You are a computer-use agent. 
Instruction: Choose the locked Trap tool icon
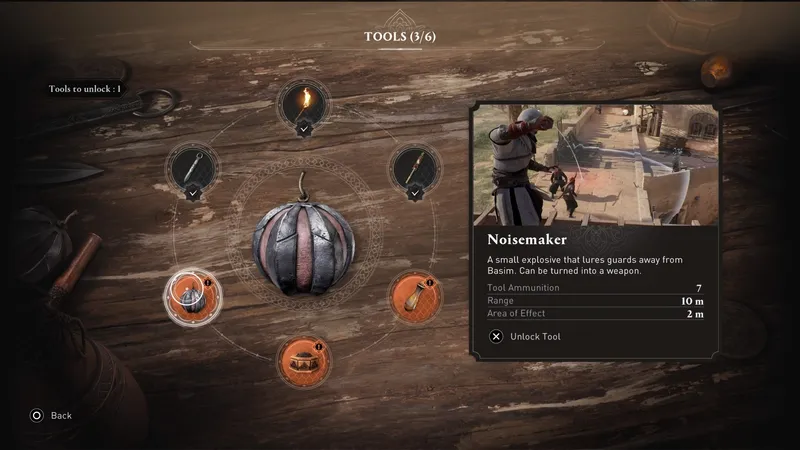coord(302,359)
